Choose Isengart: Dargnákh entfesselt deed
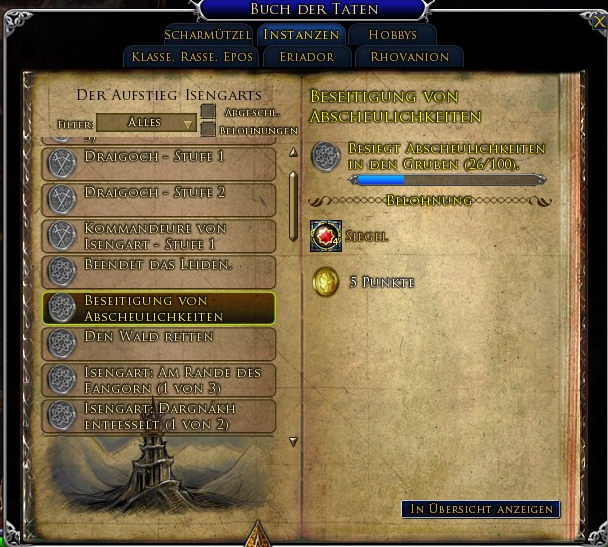608x547 pixels. (x=159, y=416)
